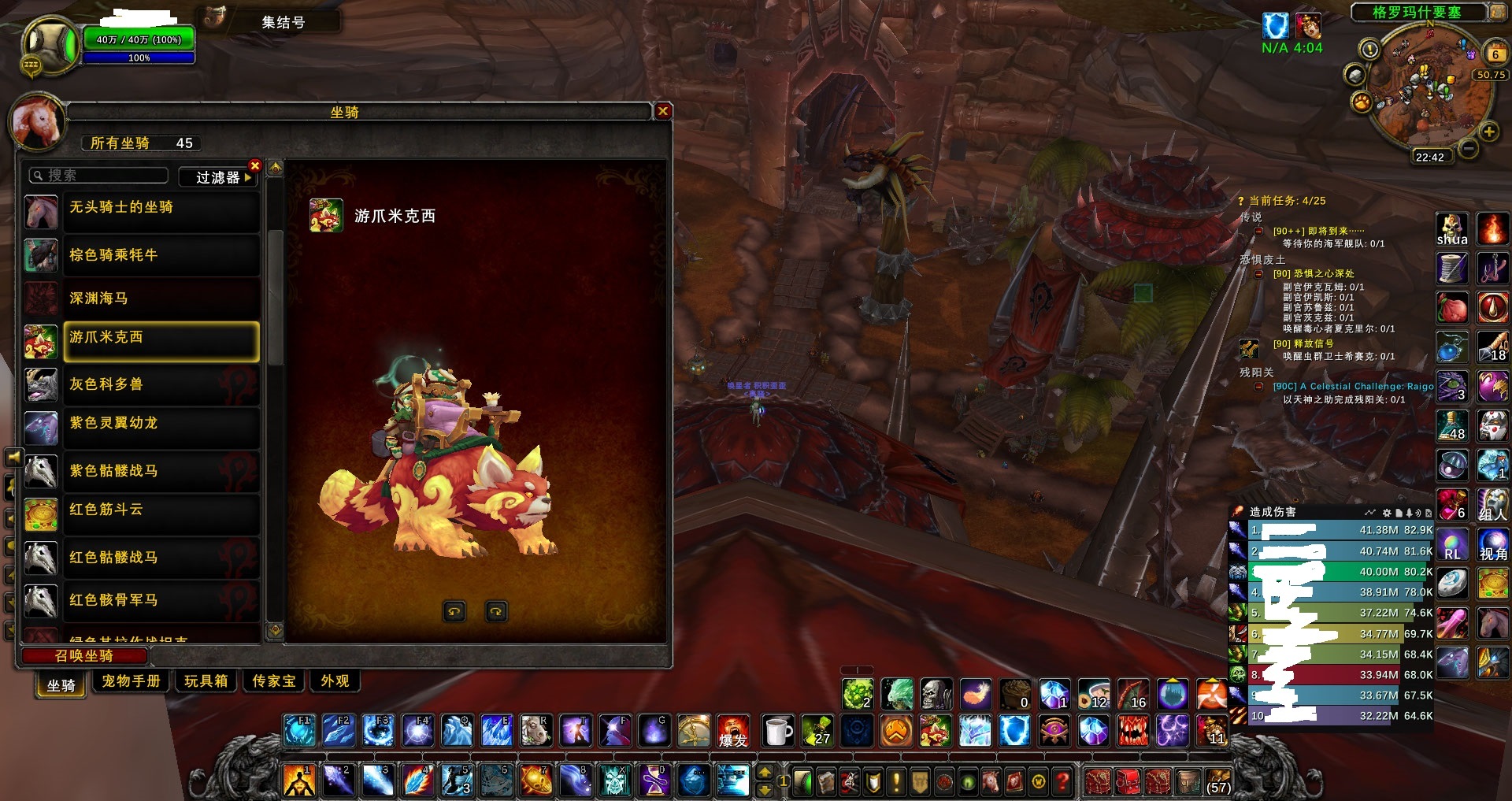Select 无头骑士的坐骑 in the mount list

tap(161, 208)
